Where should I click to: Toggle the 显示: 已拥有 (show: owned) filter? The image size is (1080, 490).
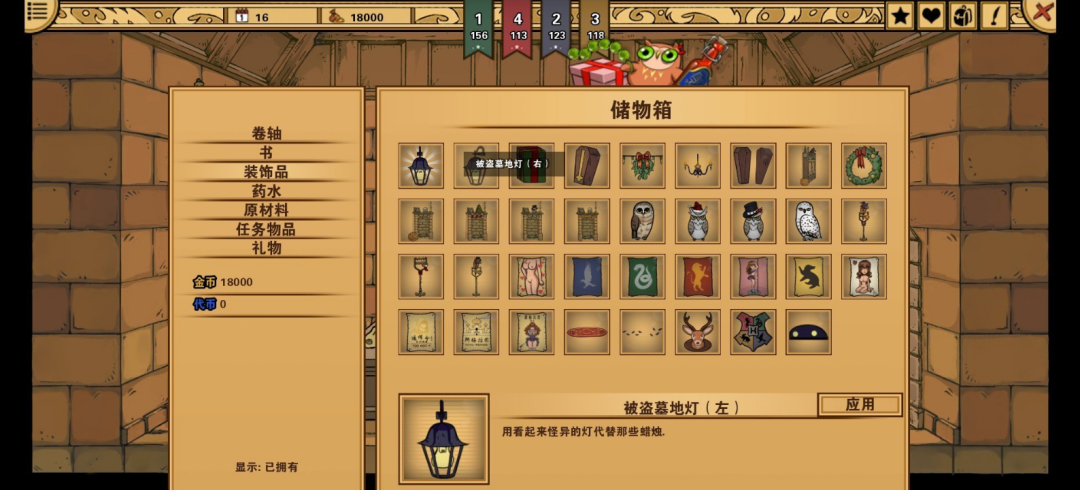[266, 467]
